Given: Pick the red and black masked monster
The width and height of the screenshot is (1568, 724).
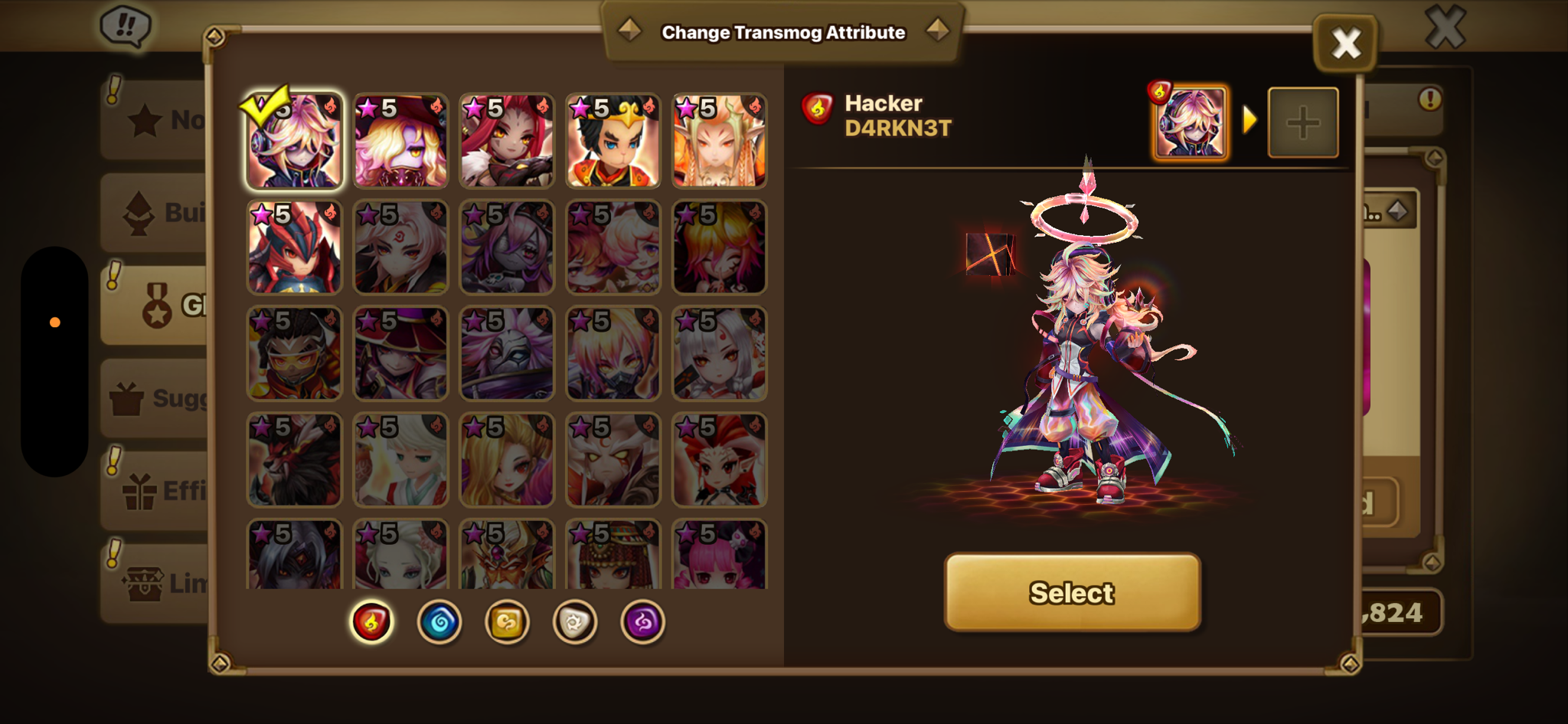Looking at the screenshot, I should point(294,247).
